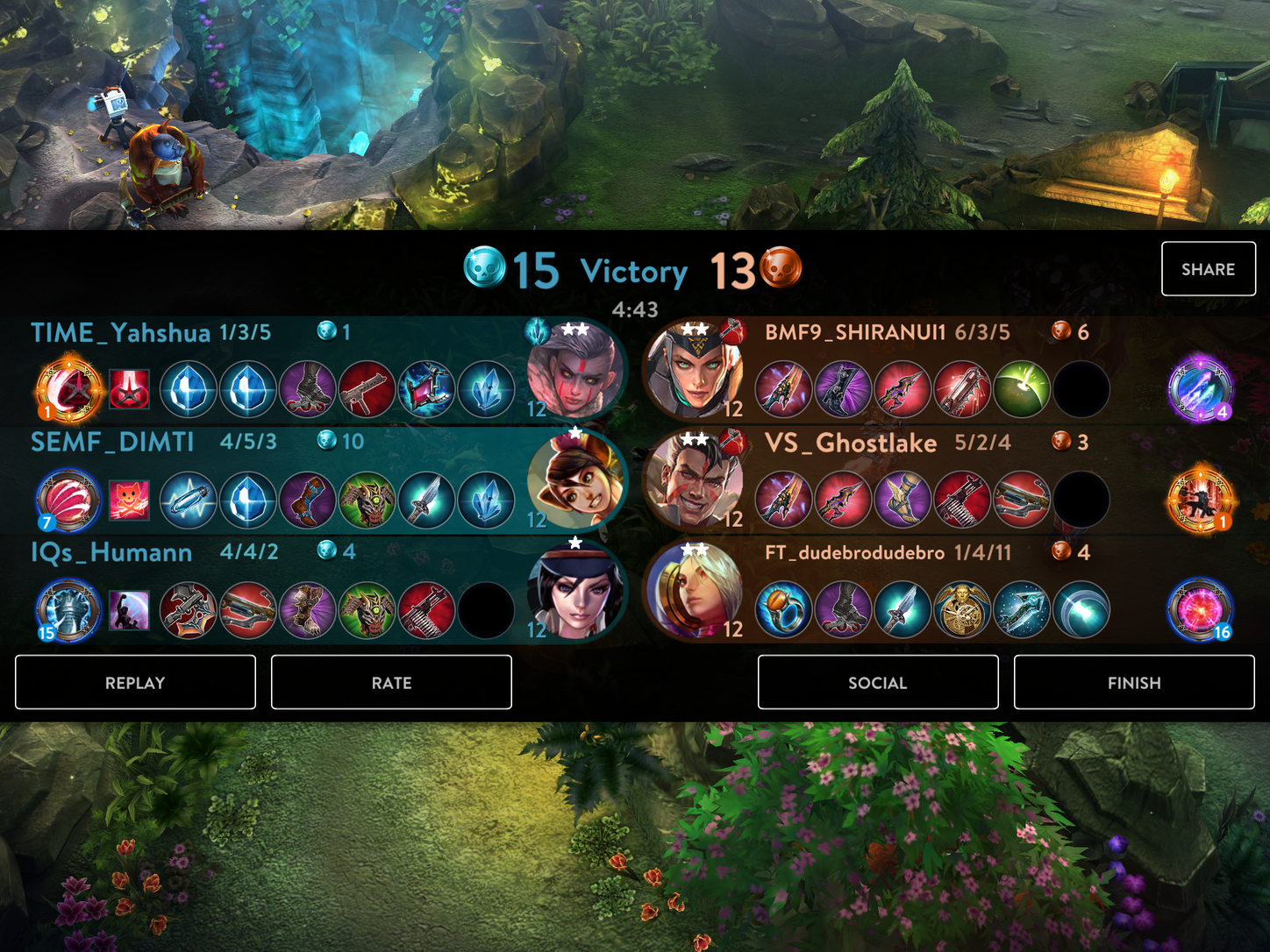Open the match REPLAY

click(x=135, y=682)
